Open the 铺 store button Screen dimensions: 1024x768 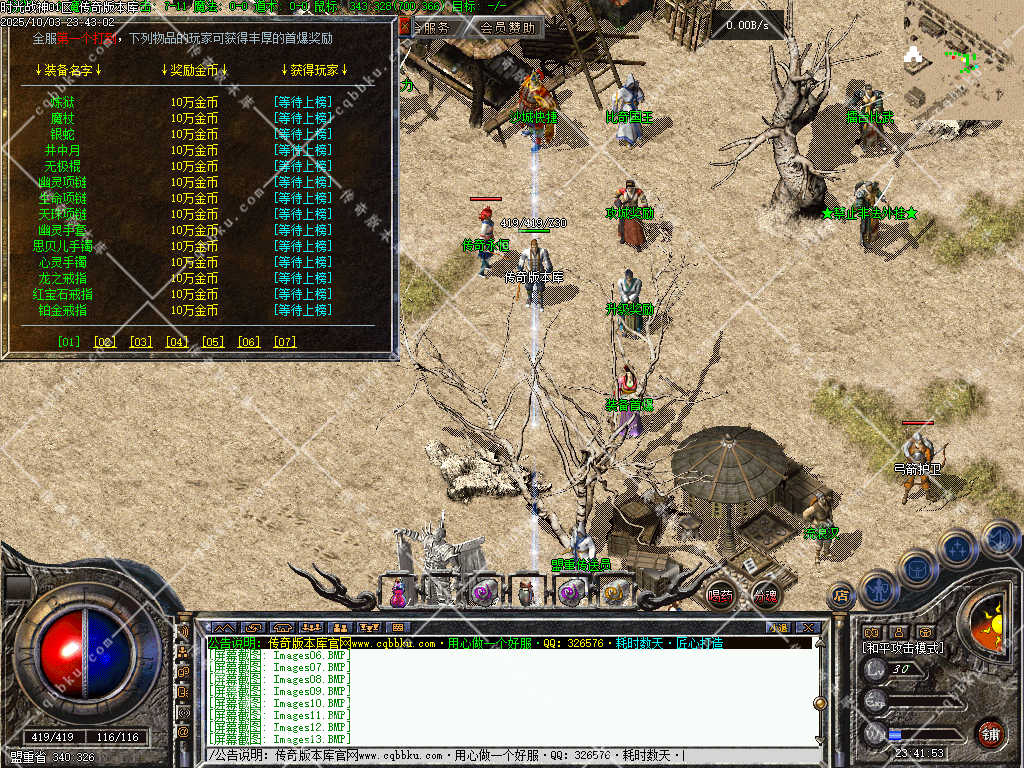990,733
